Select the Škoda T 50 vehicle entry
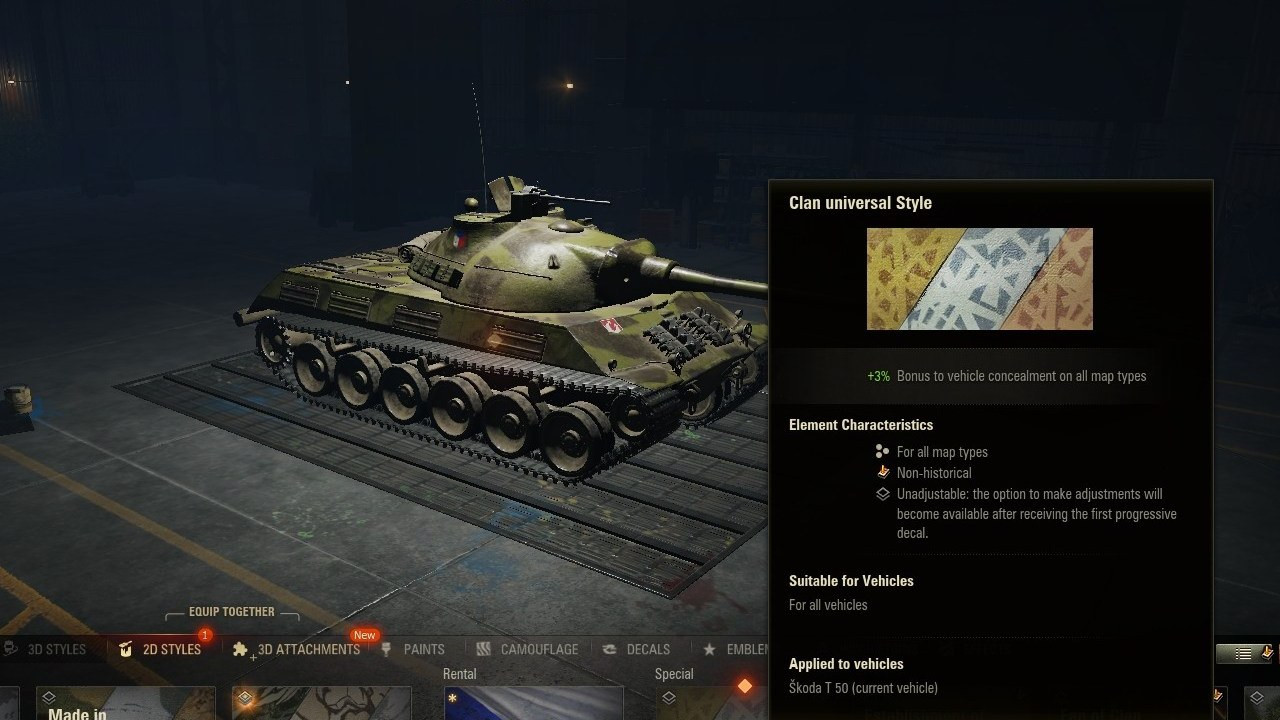 [x=862, y=688]
